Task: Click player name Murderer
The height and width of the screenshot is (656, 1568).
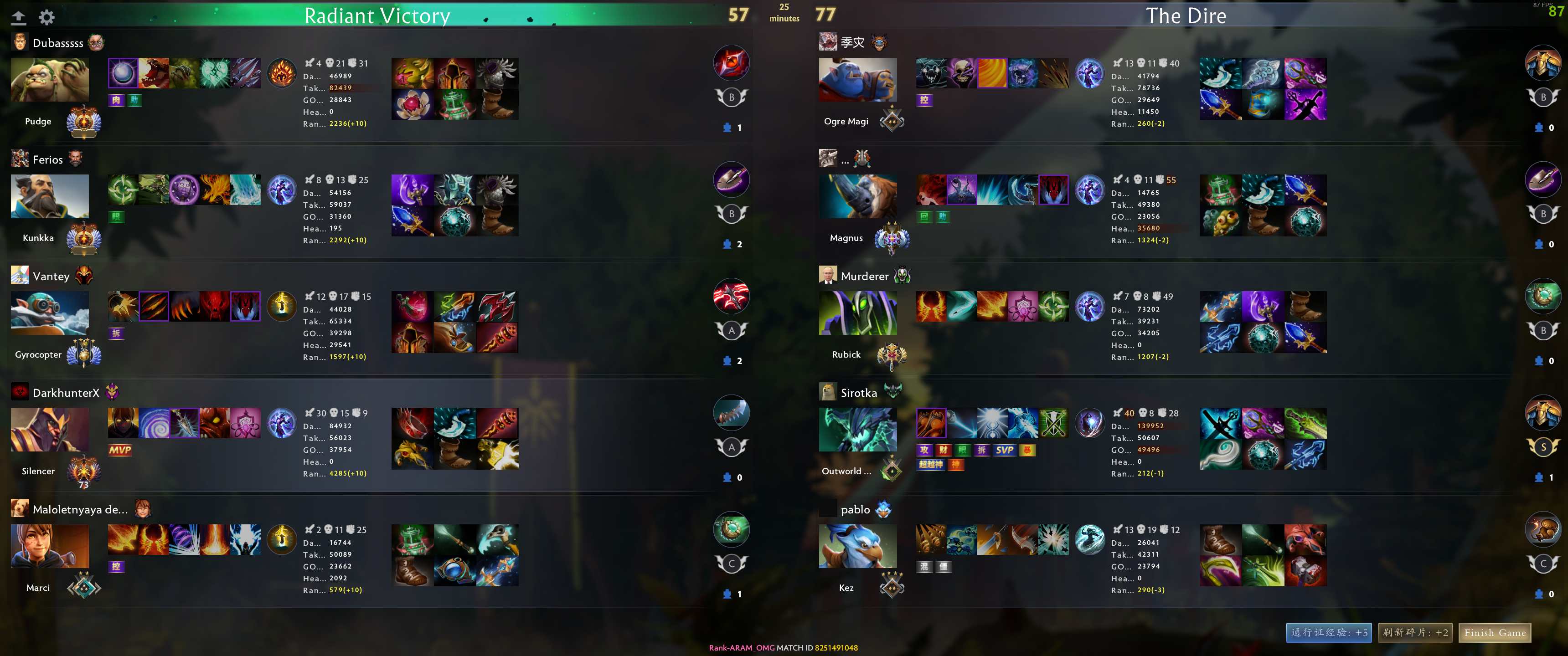Action: tap(864, 276)
